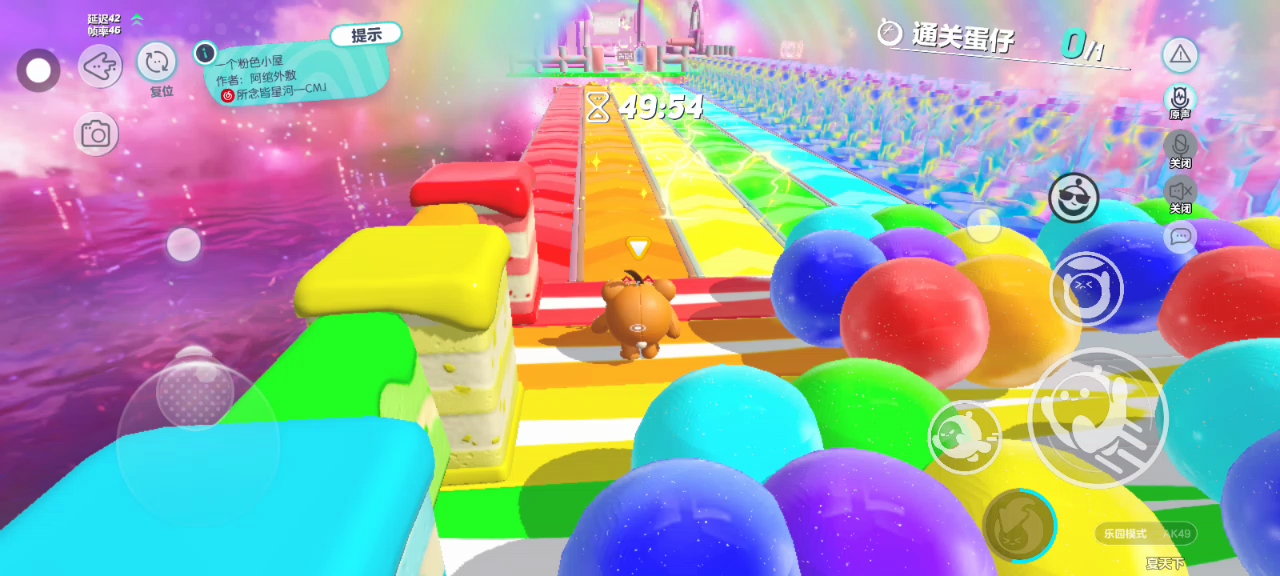Image resolution: width=1280 pixels, height=576 pixels.
Task: Show the 提示 hint
Action: 366,35
